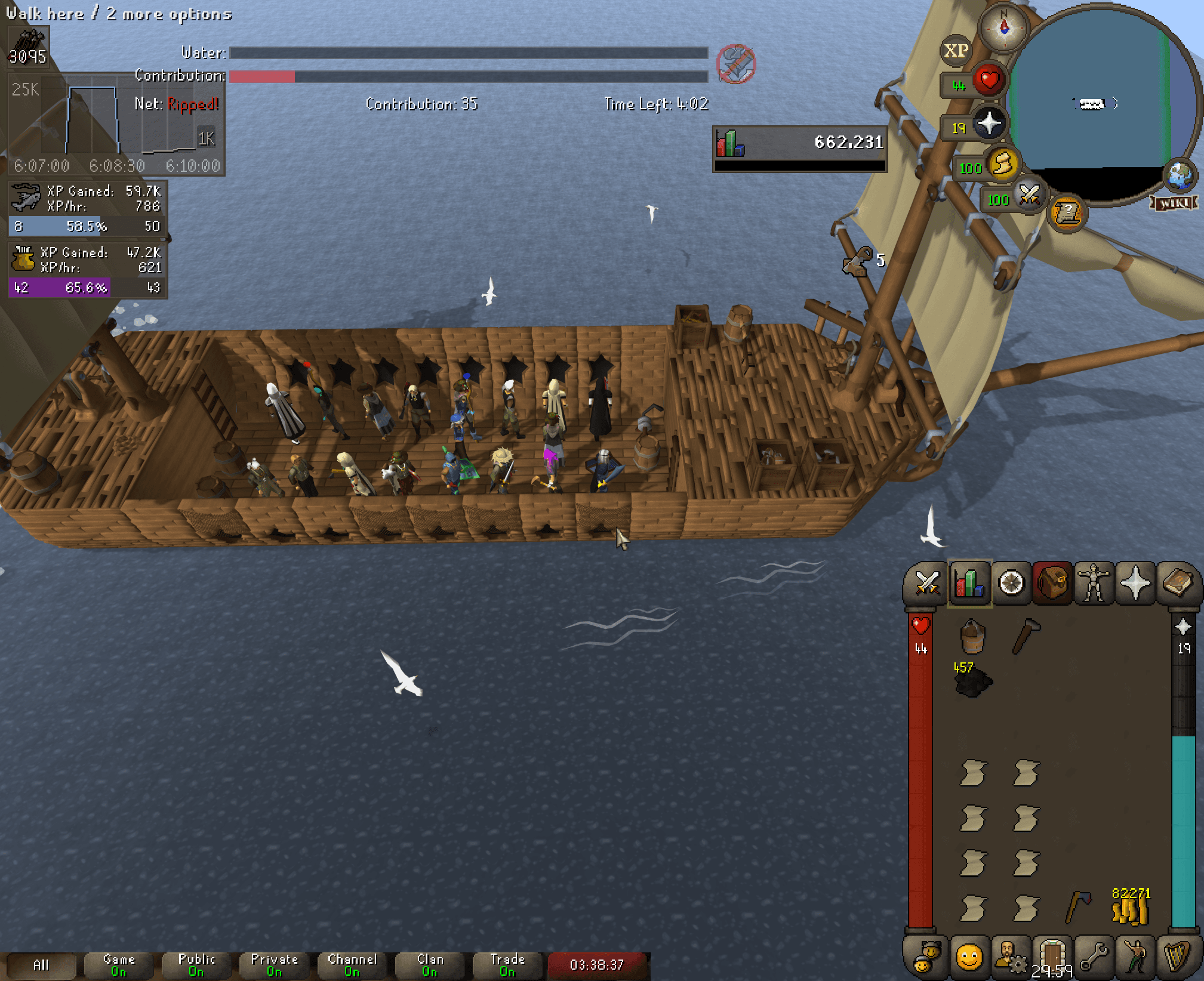
Task: Select the hammer in the inventory
Action: pos(1026,636)
